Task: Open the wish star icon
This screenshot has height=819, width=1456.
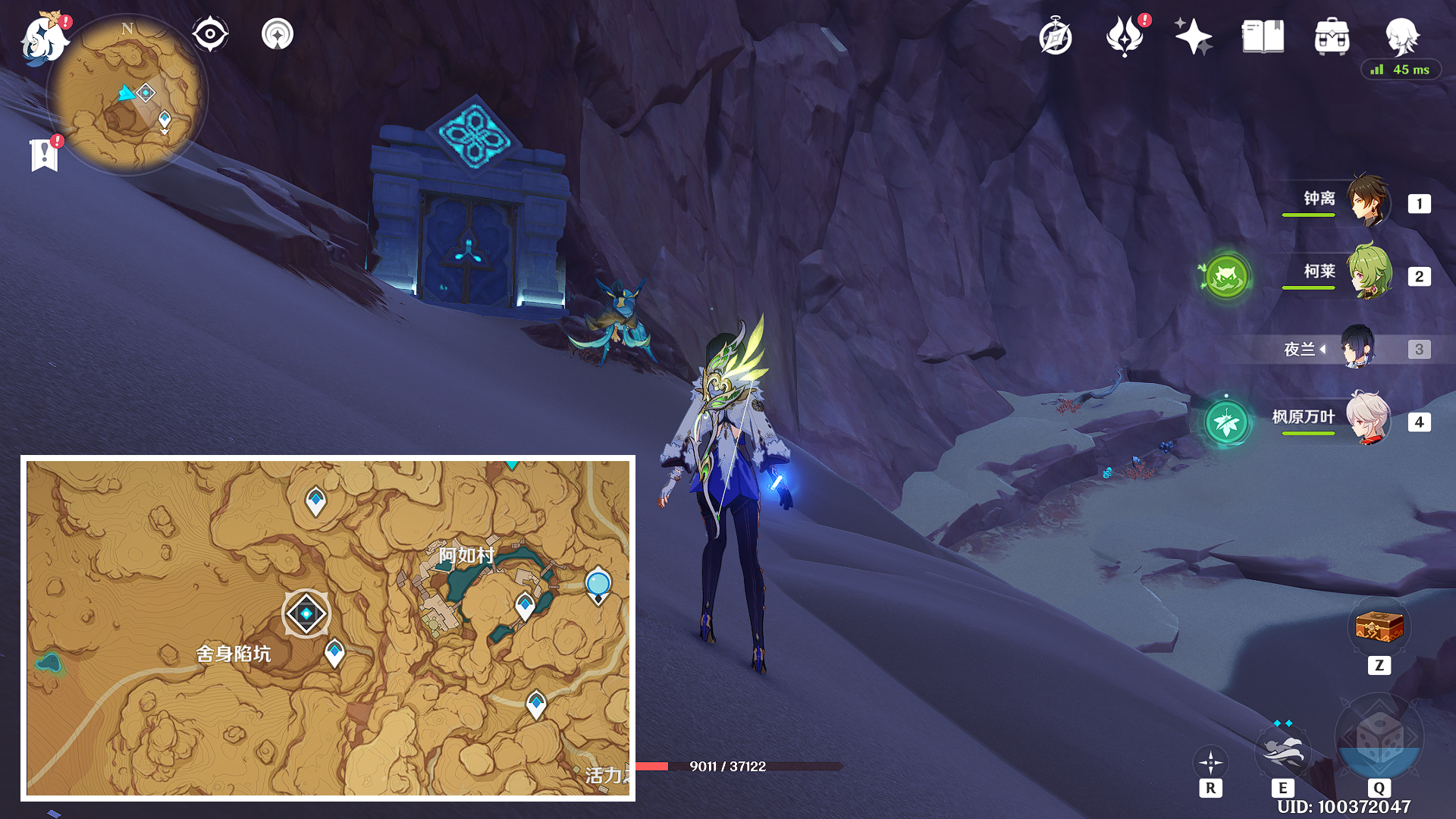Action: tap(1193, 36)
